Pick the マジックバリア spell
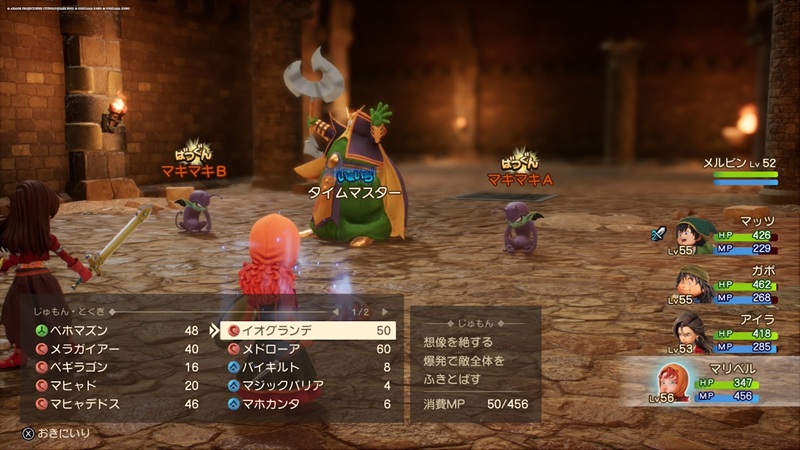This screenshot has height=450, width=800. click(308, 385)
